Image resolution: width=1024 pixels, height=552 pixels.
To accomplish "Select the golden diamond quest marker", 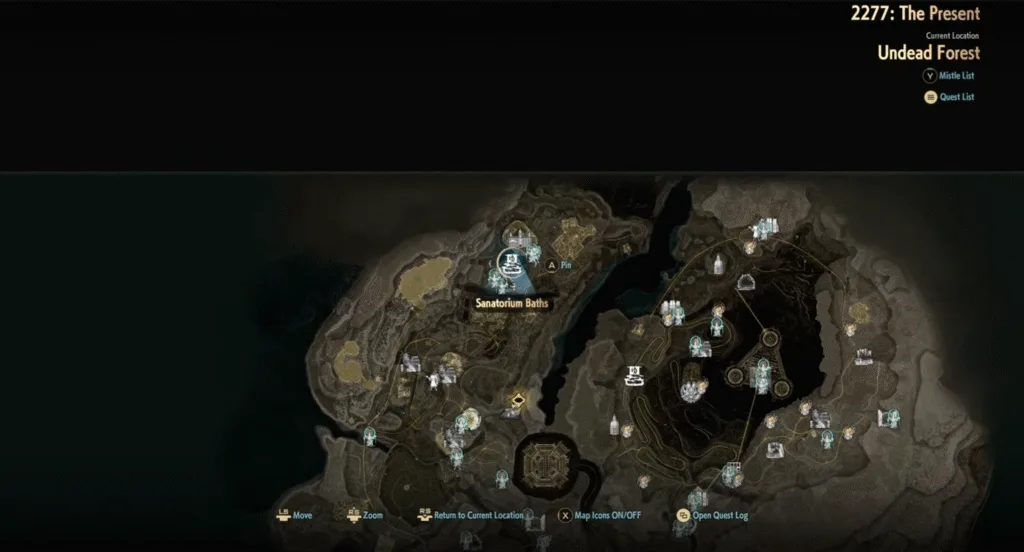I will [519, 402].
